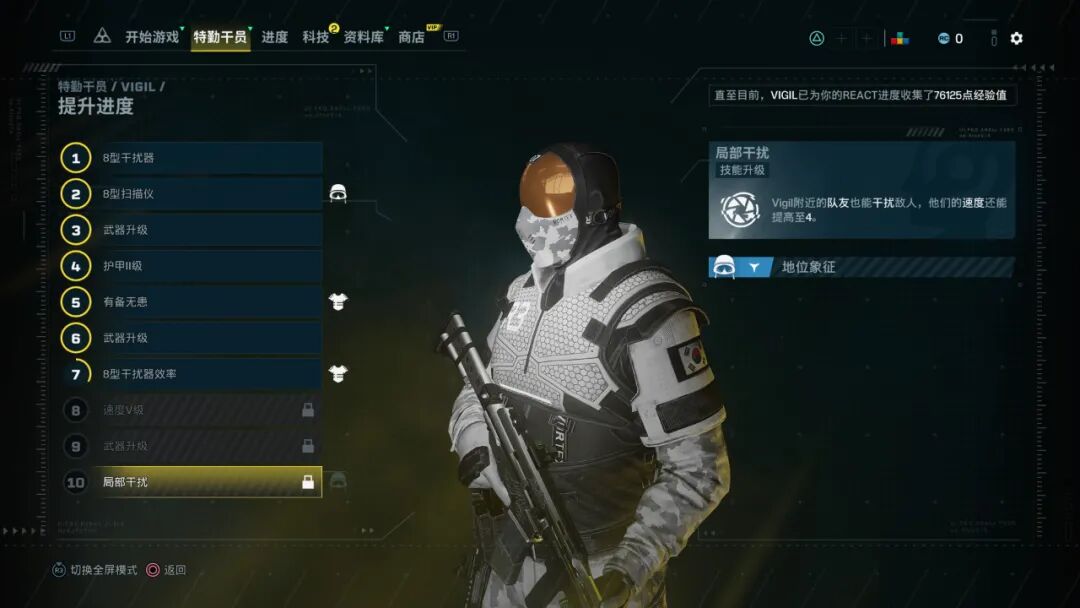The image size is (1080, 608).
Task: Select level 5 reward 有备无患
Action: [208, 302]
